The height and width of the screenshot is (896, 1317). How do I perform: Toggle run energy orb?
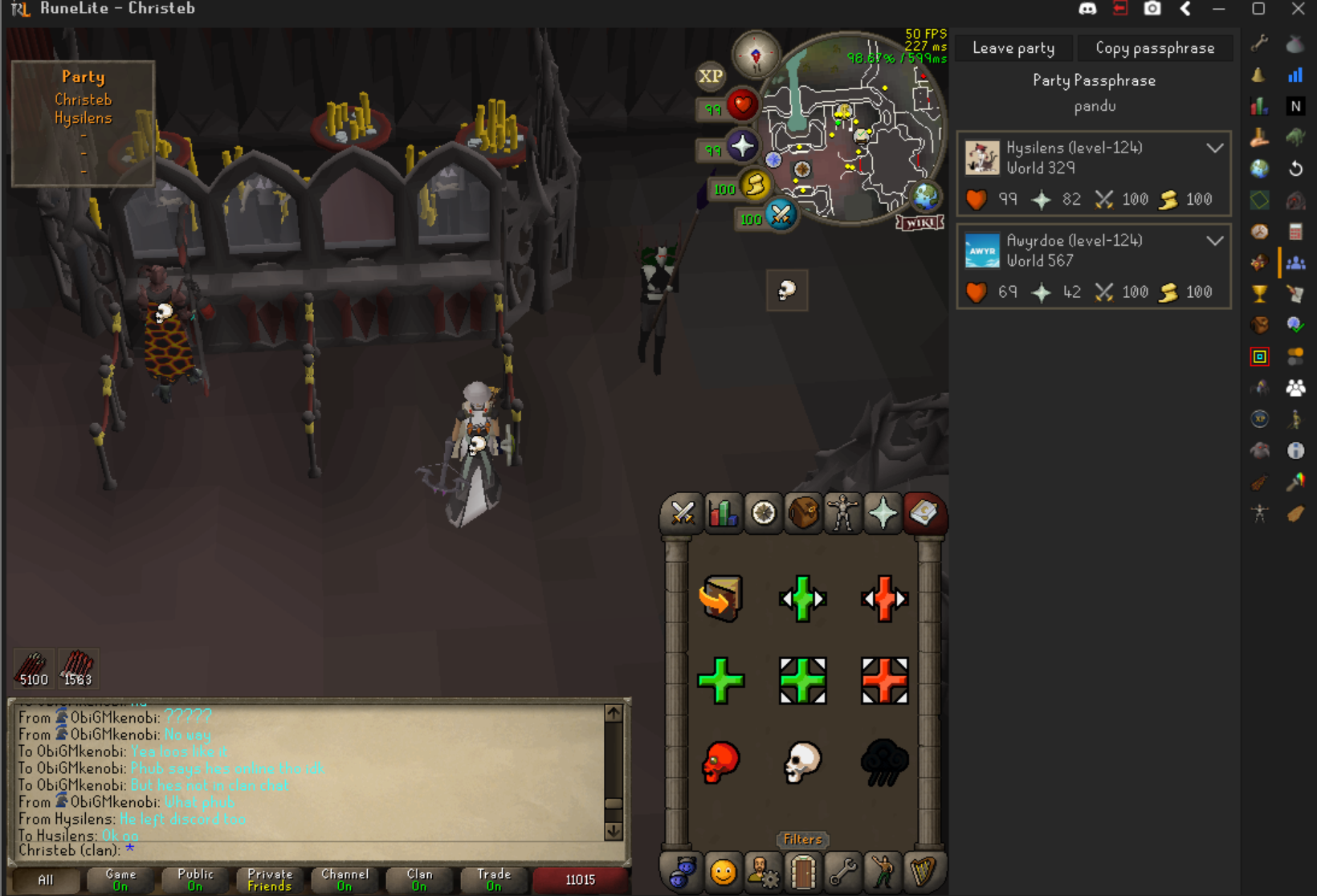[755, 185]
